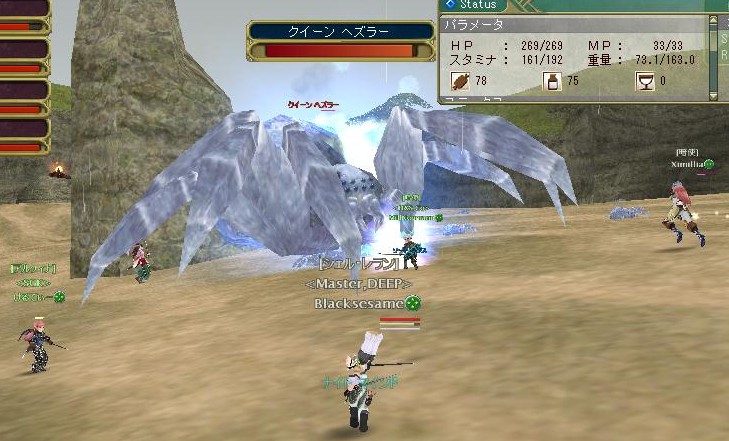729x441 pixels.
Task: Click the meat food gauge icon
Action: coord(460,82)
